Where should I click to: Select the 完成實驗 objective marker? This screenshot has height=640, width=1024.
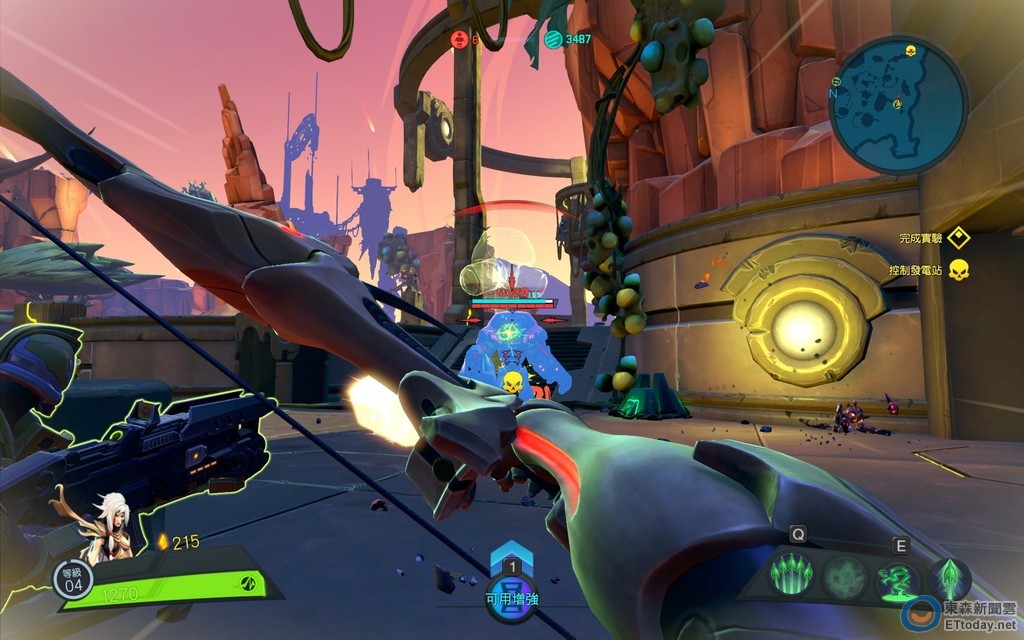coord(958,238)
